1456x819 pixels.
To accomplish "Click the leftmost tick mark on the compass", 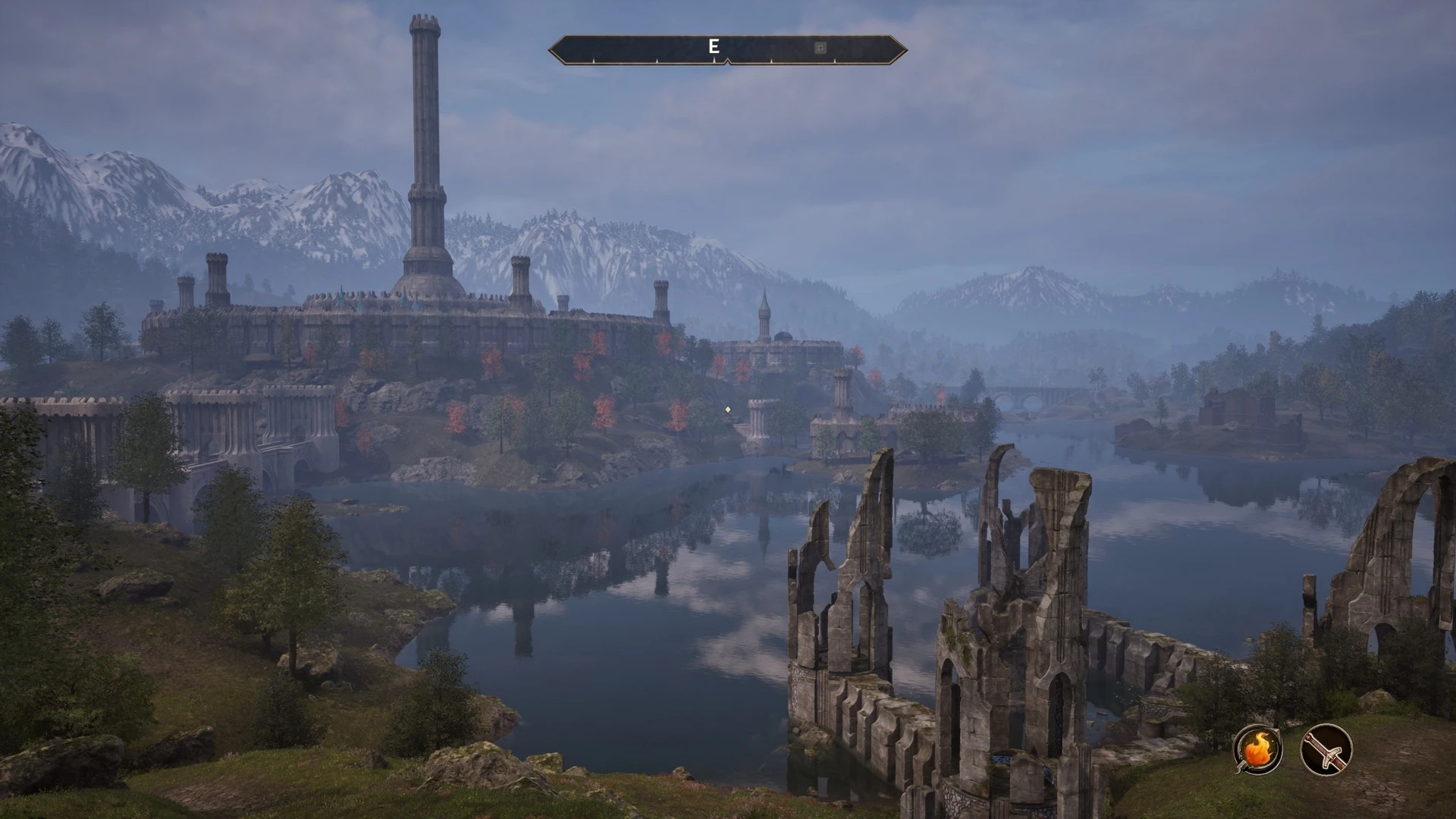I will click(593, 60).
